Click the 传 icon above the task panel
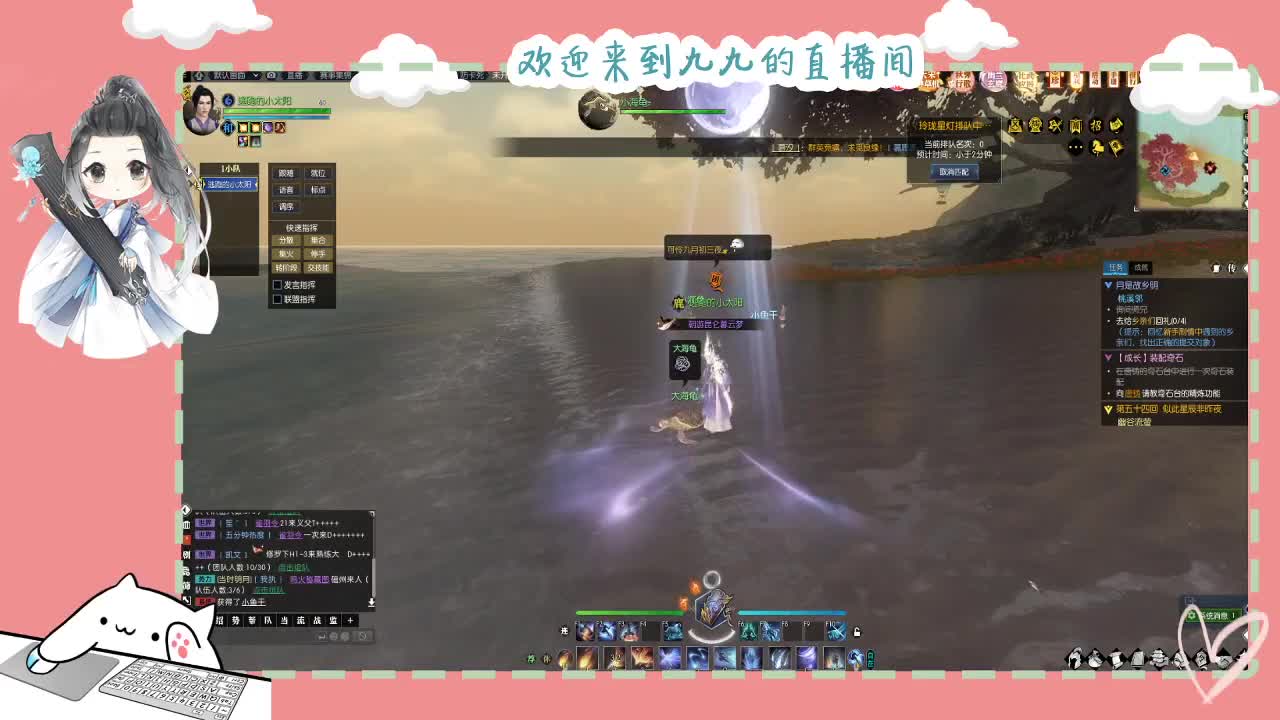1280x720 pixels. 1230,268
